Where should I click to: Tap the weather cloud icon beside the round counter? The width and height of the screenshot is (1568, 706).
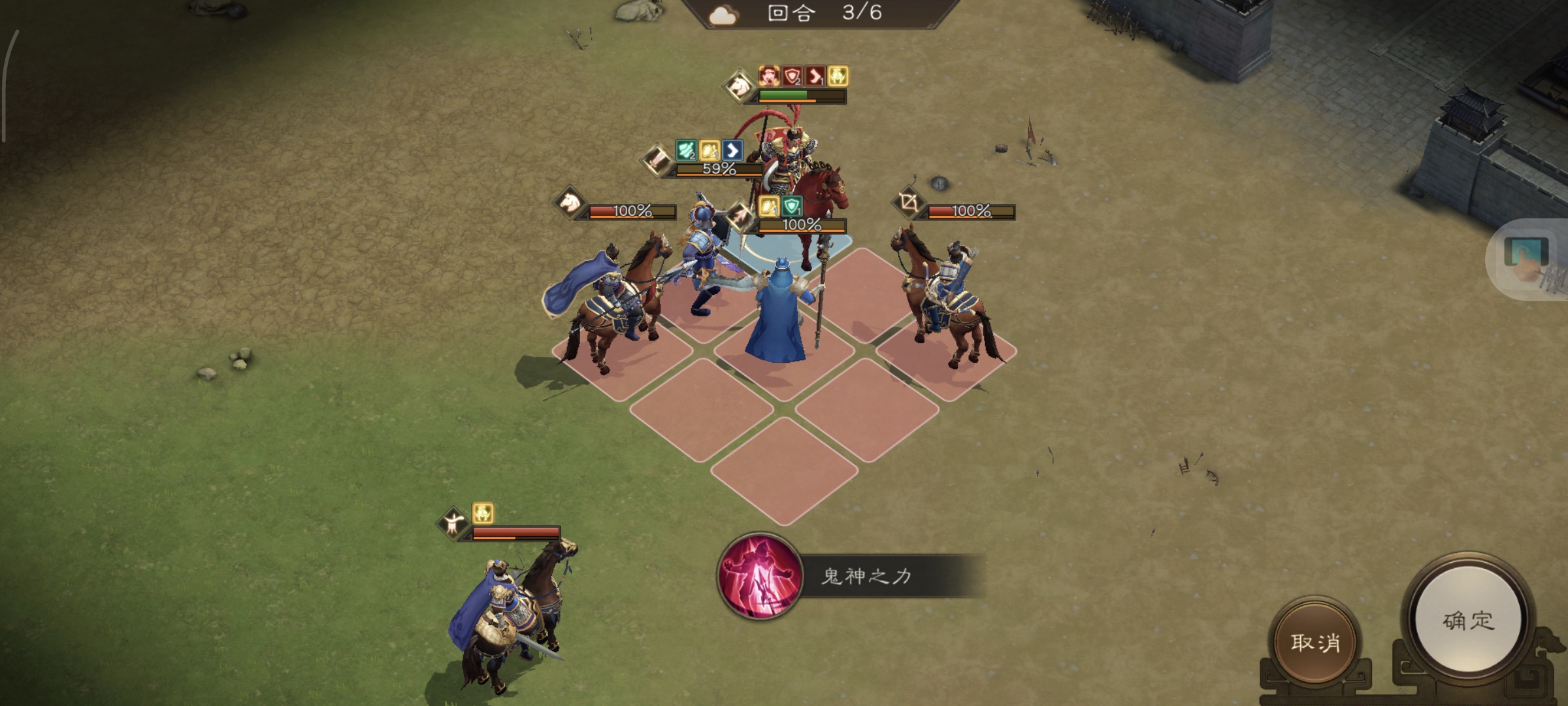coord(723,15)
